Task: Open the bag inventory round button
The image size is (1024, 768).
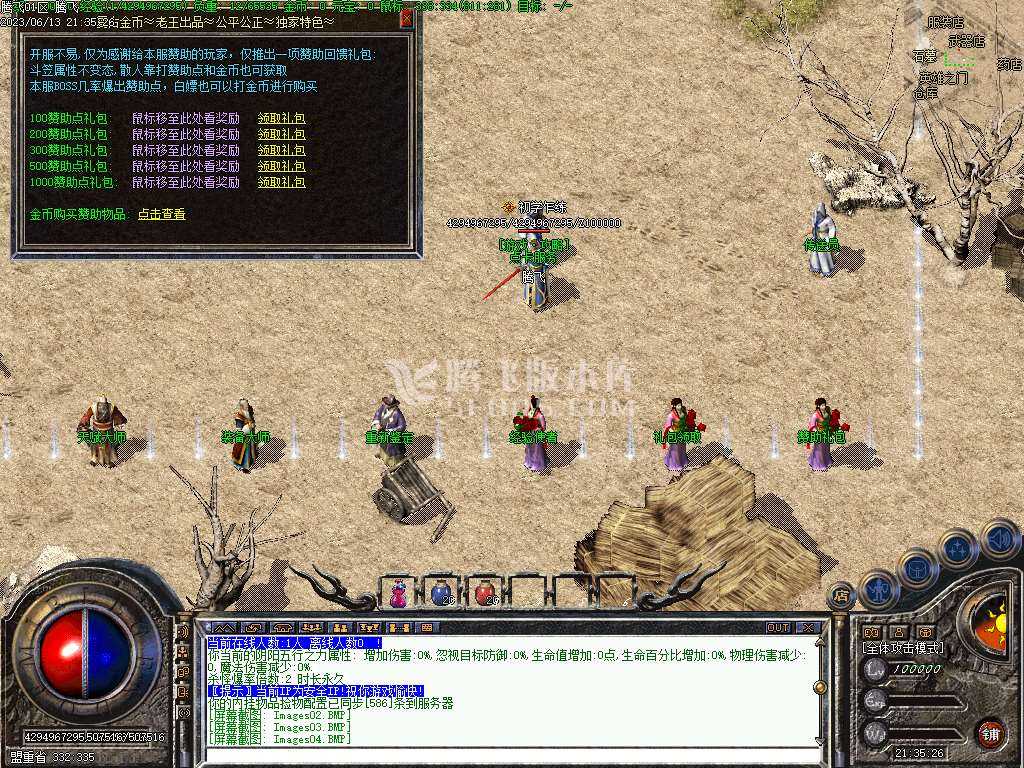Action: [x=918, y=568]
